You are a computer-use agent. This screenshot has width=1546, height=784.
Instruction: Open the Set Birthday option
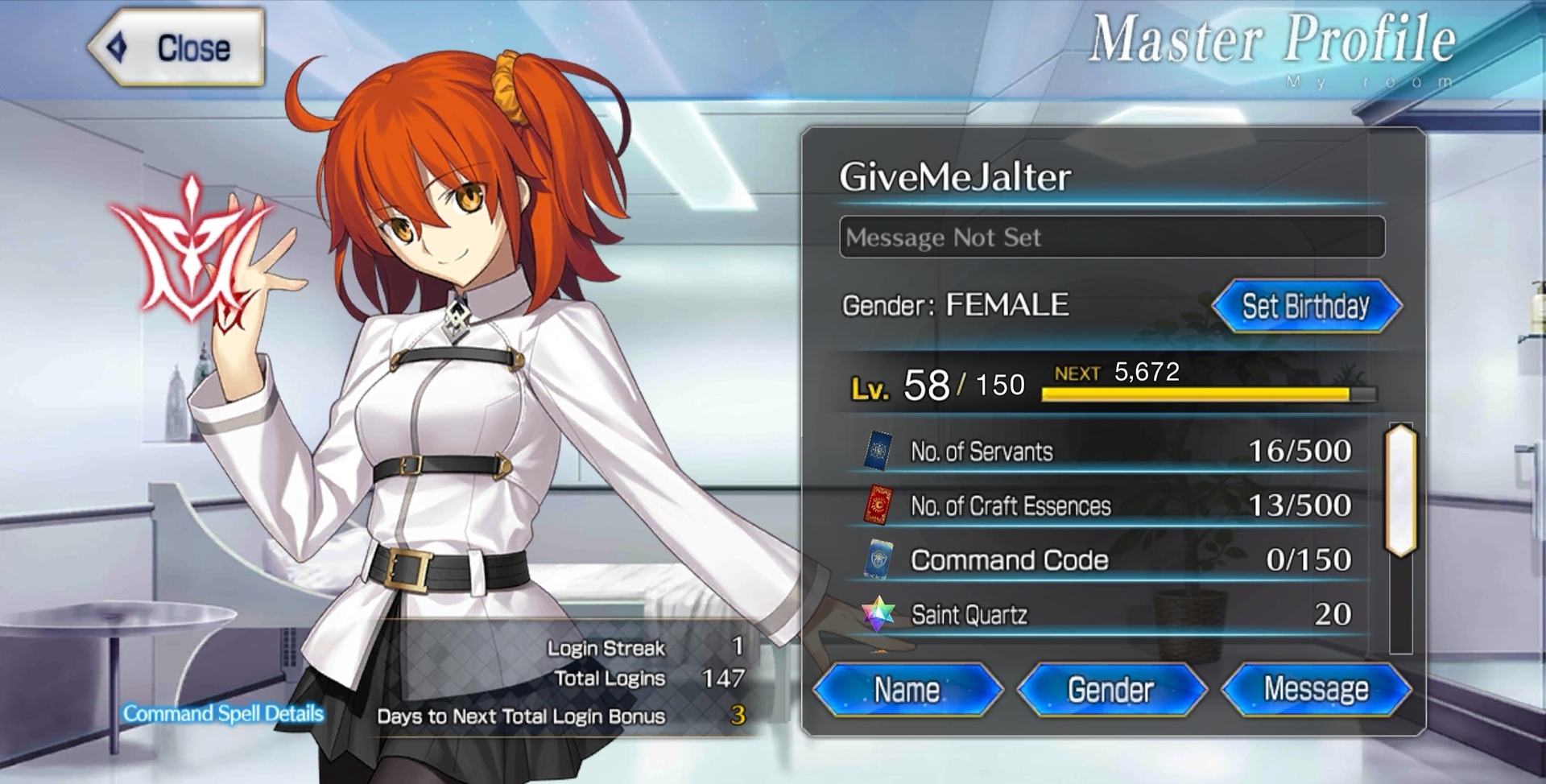1306,306
